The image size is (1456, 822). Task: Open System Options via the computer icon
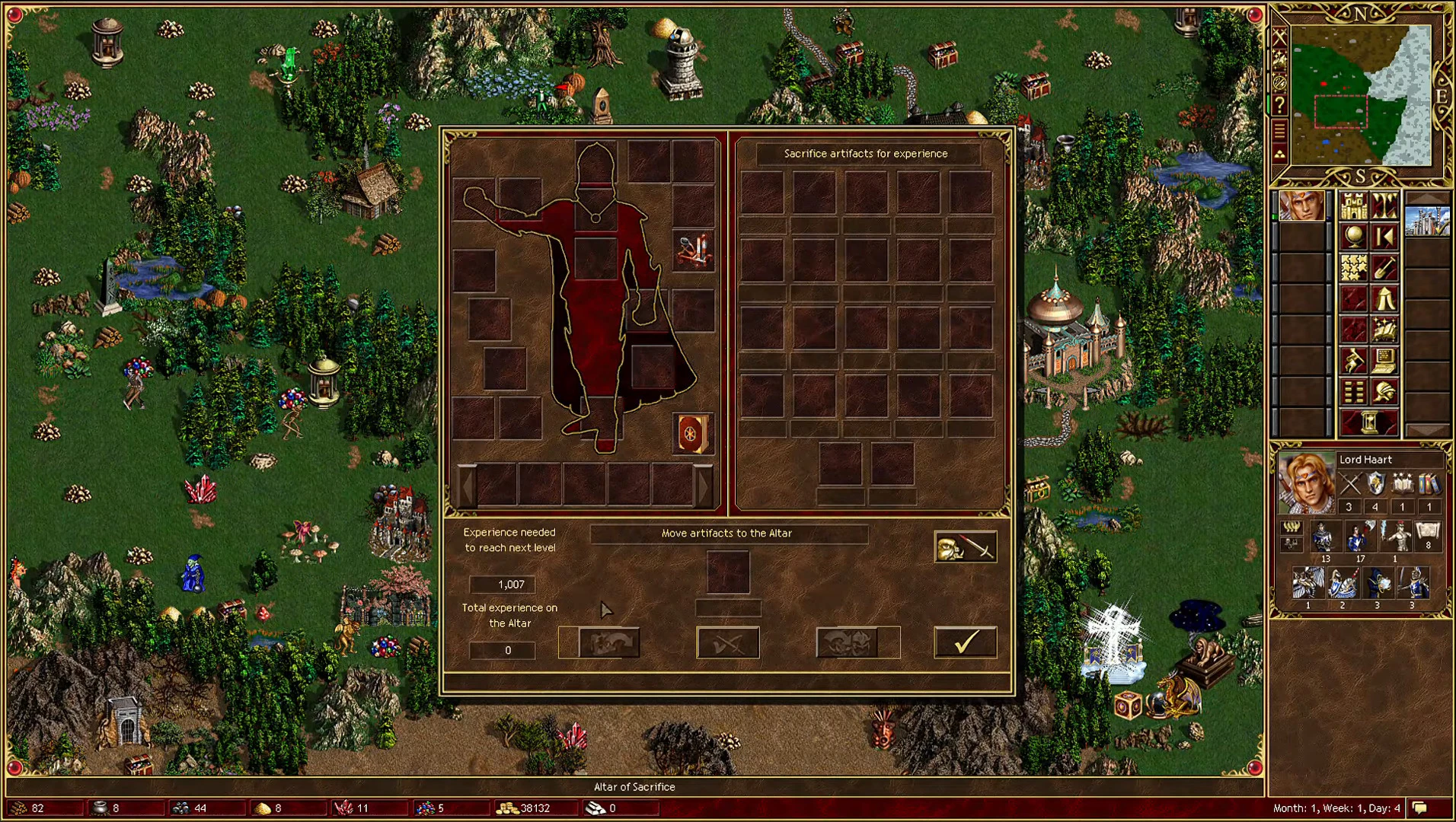click(1383, 359)
